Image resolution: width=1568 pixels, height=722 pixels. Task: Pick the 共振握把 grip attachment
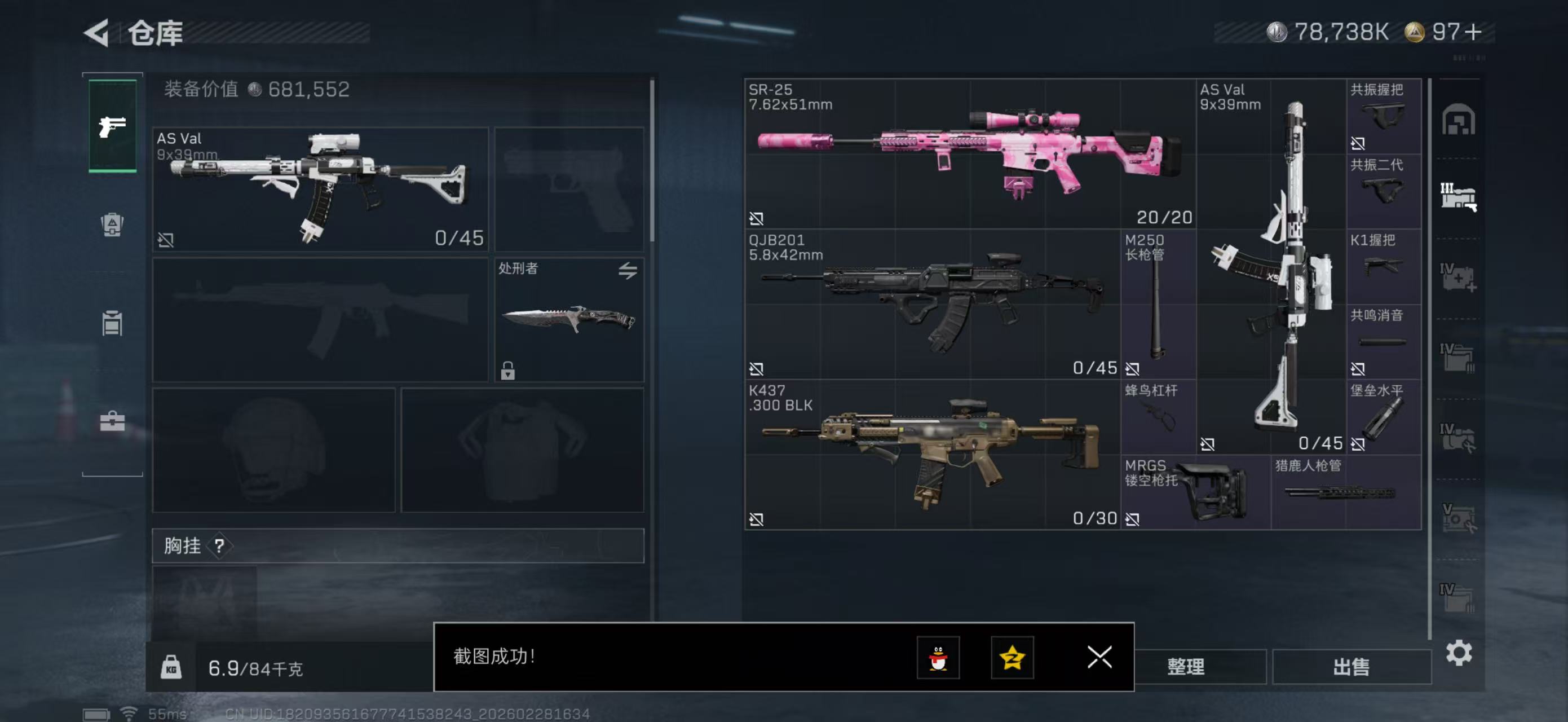pos(1383,116)
